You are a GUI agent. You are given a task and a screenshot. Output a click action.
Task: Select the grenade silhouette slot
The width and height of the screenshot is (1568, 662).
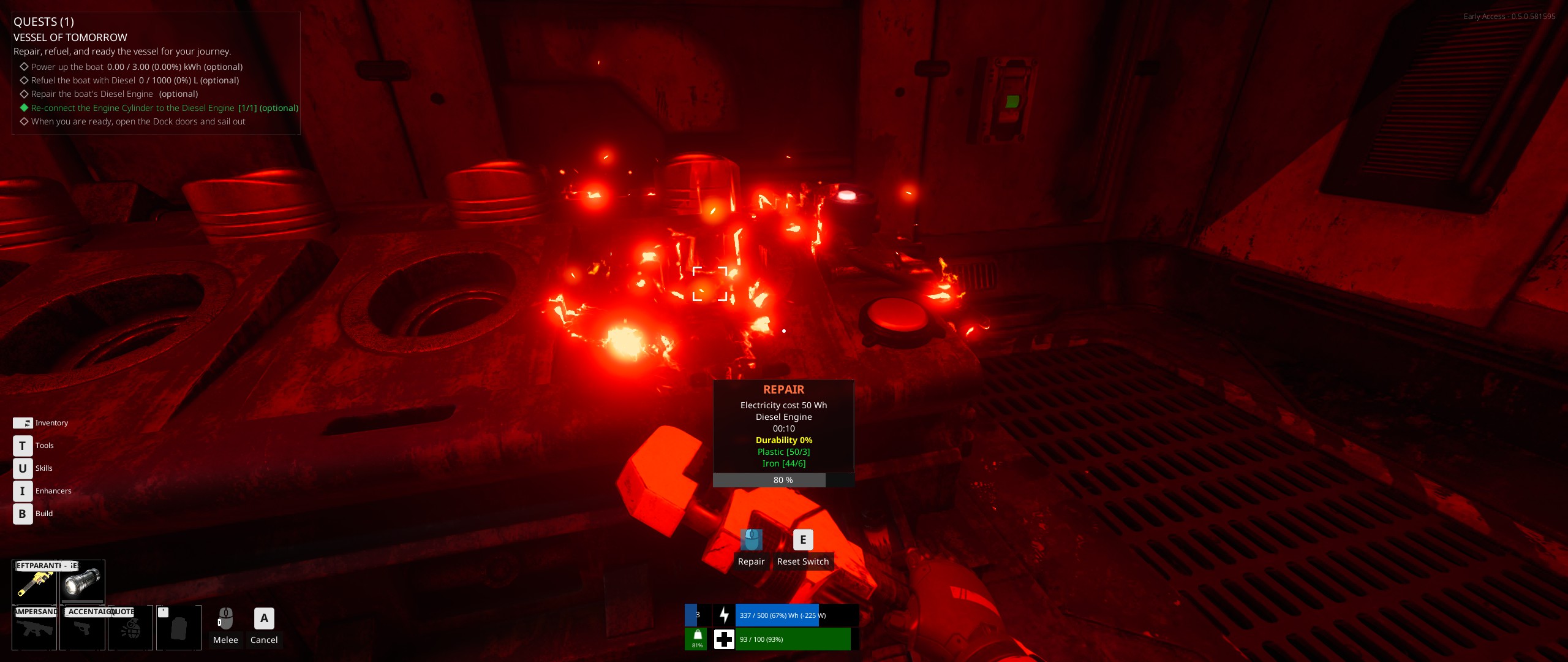[130, 628]
